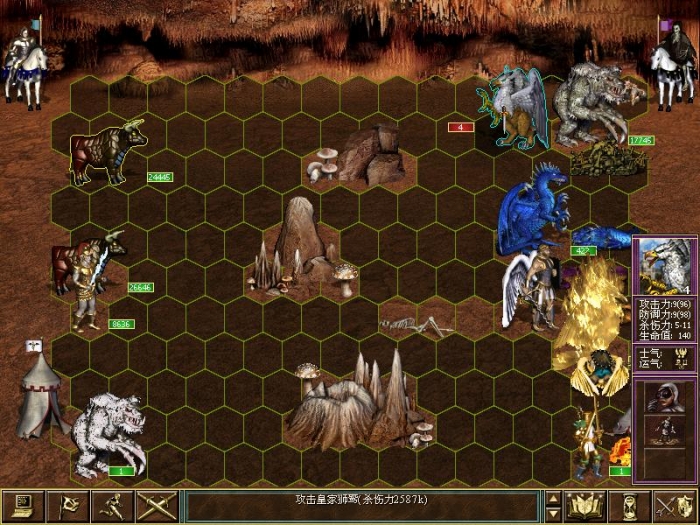
Task: Select the royal griffin stack with count 4
Action: coord(513,108)
